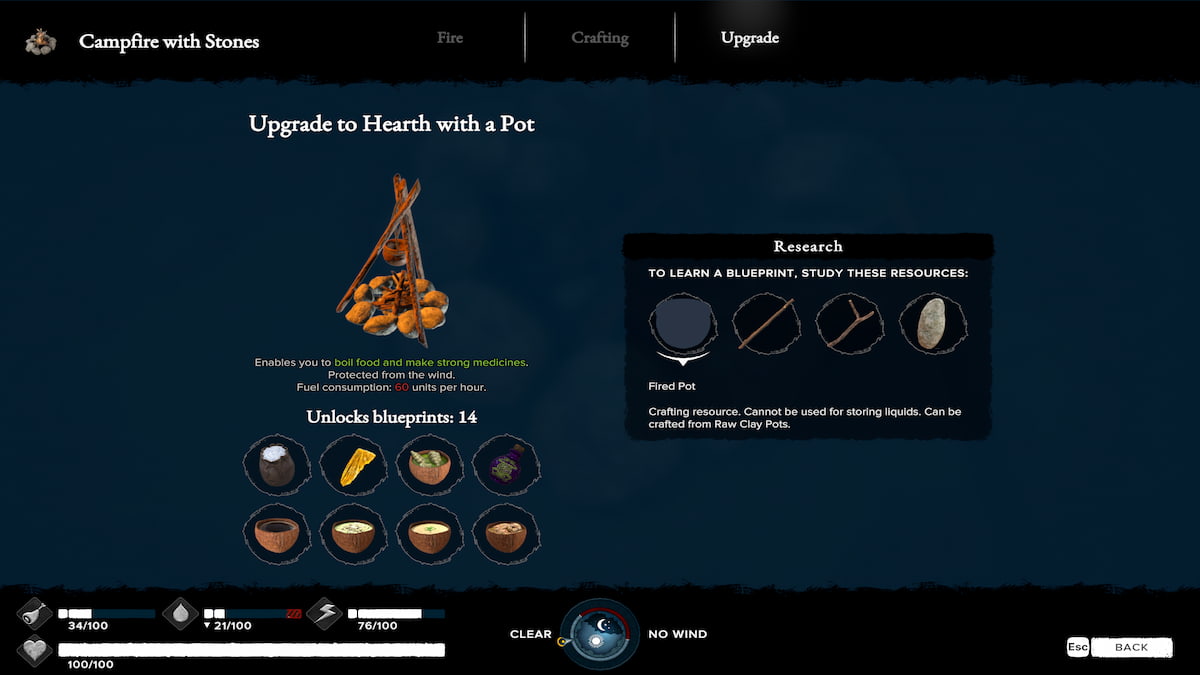Pick the stone research resource

[931, 325]
